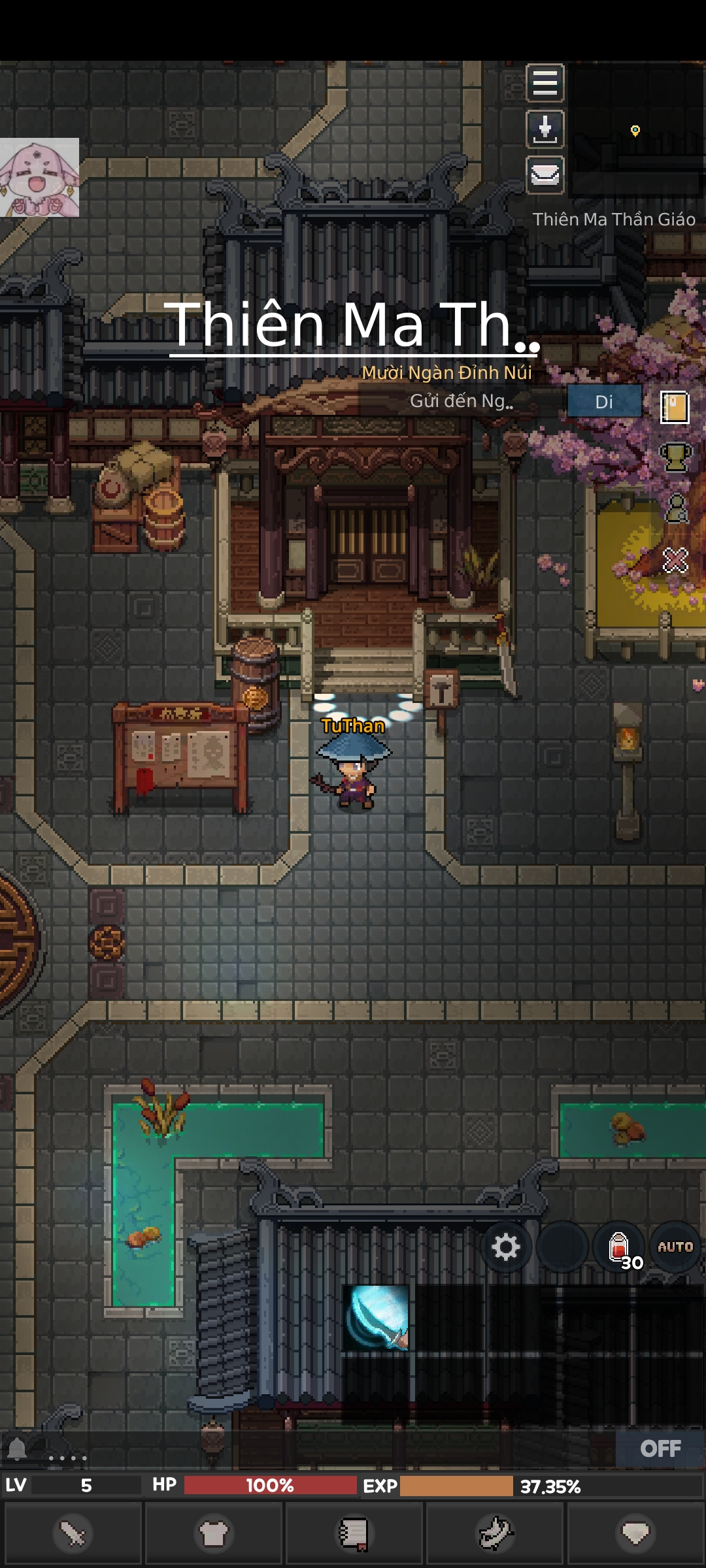The height and width of the screenshot is (1568, 706).
Task: Open the gear settings button
Action: [506, 1247]
